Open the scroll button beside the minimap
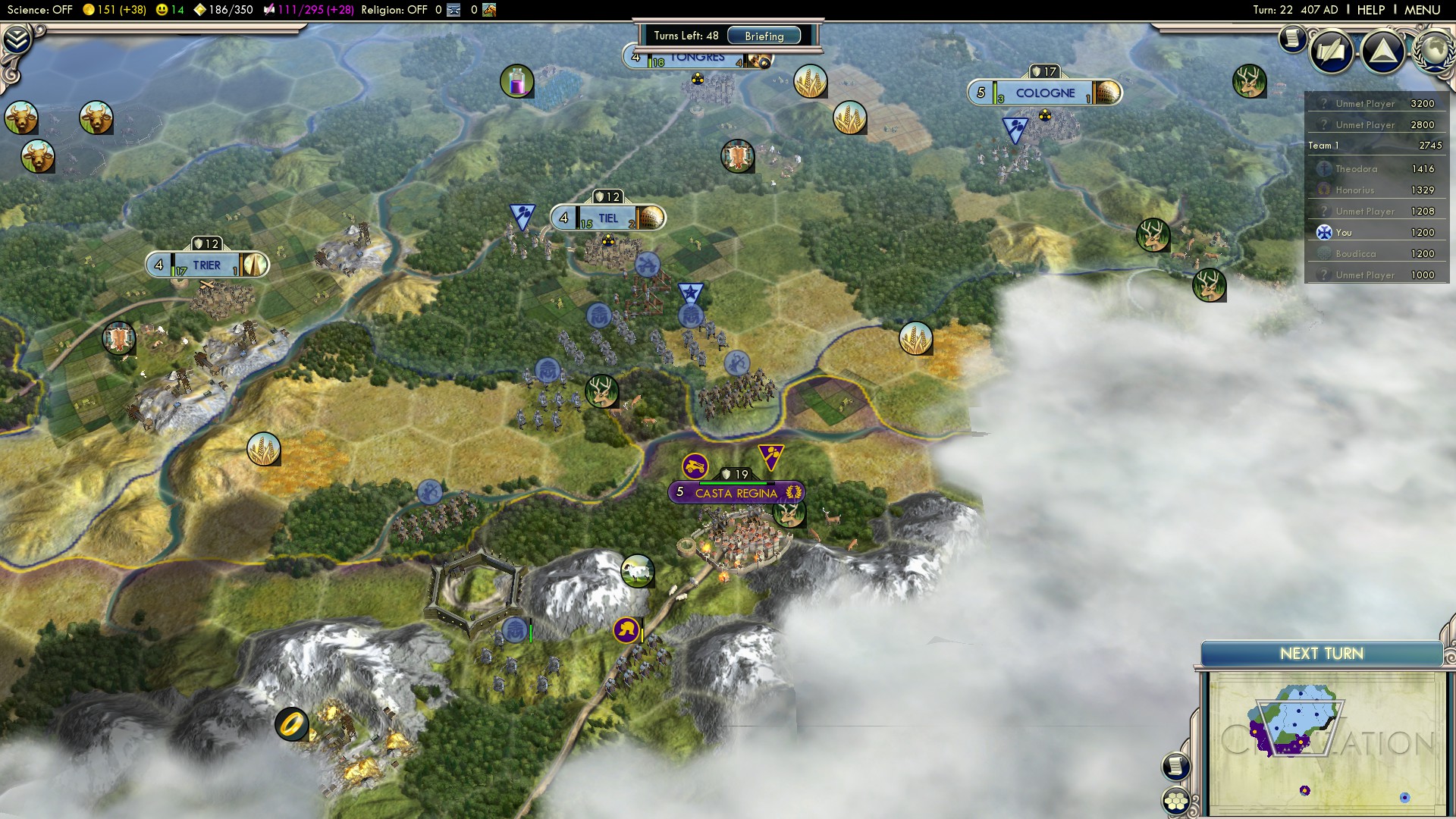The height and width of the screenshot is (819, 1456). [1175, 766]
